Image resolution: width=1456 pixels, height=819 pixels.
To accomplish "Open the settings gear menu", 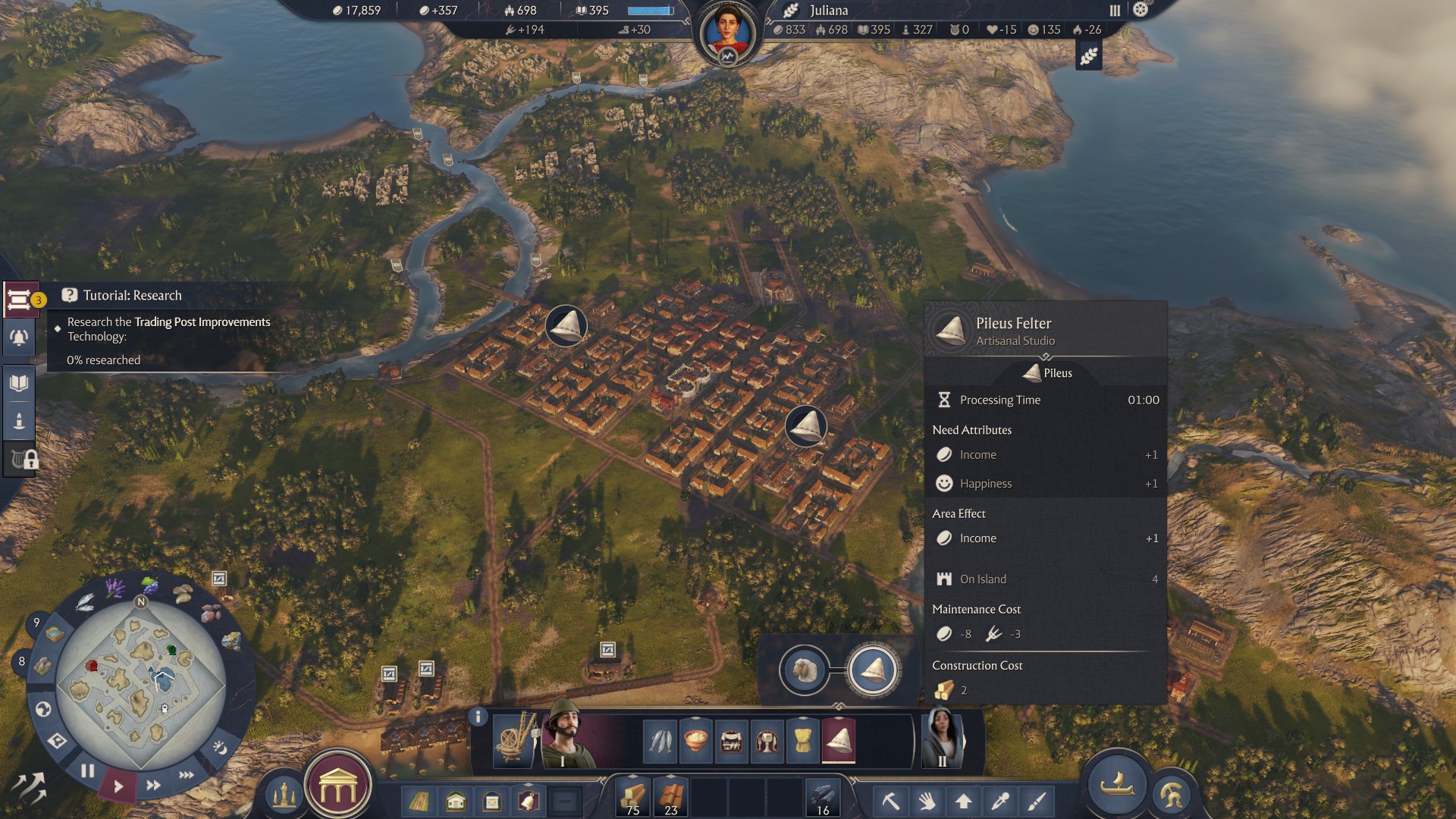I will point(1141,10).
